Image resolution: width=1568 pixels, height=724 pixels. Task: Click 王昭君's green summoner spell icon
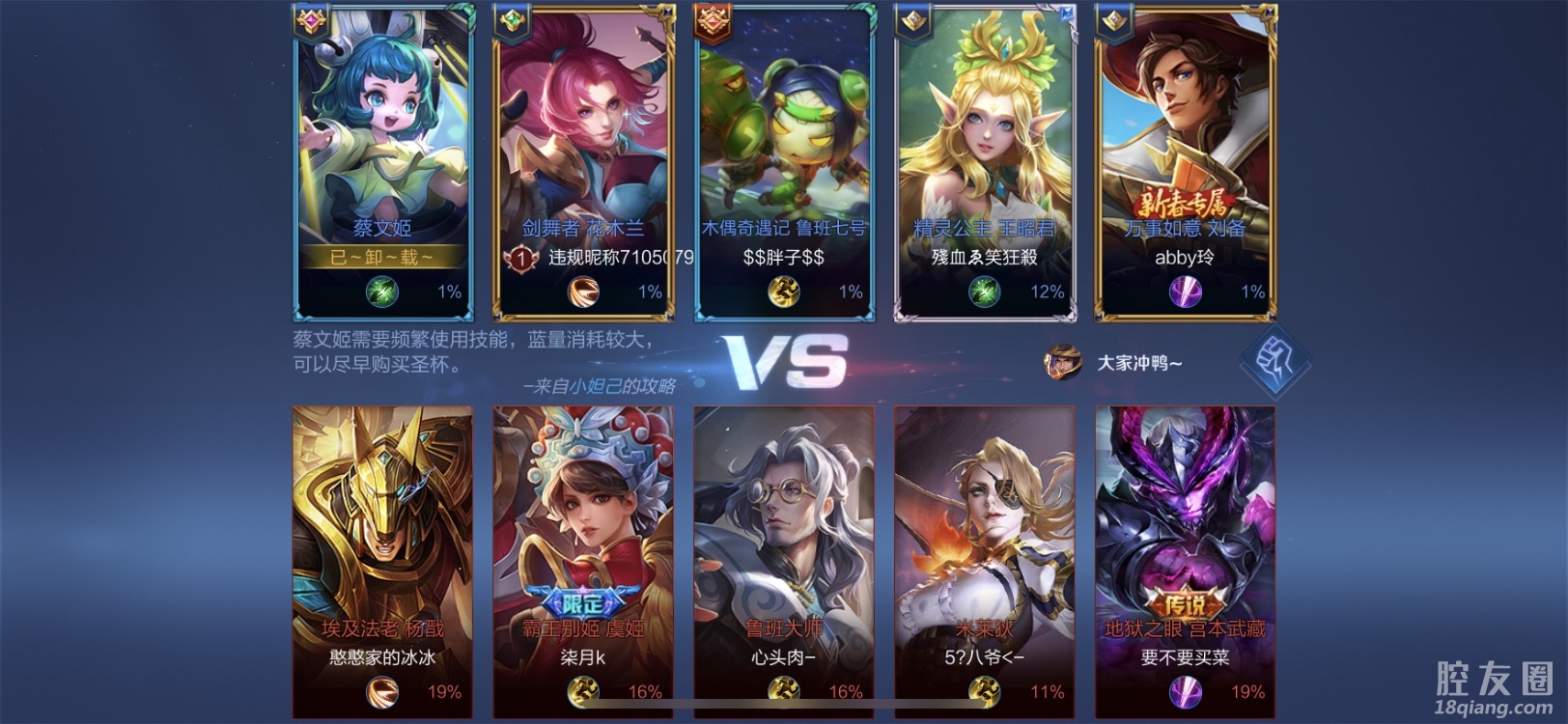coord(984,292)
